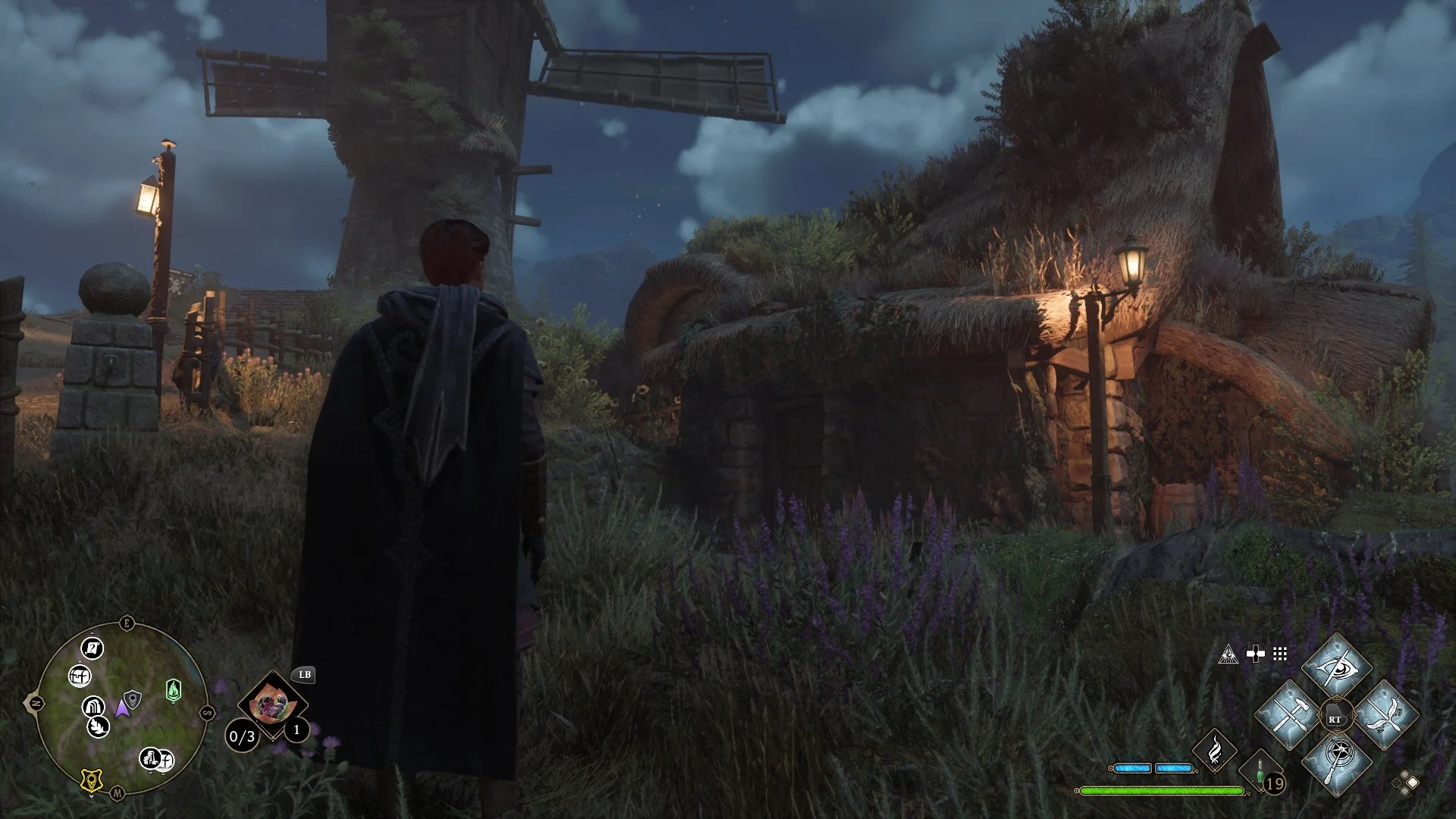Switch spell set via diamond selector
1456x819 pixels.
(1406, 783)
